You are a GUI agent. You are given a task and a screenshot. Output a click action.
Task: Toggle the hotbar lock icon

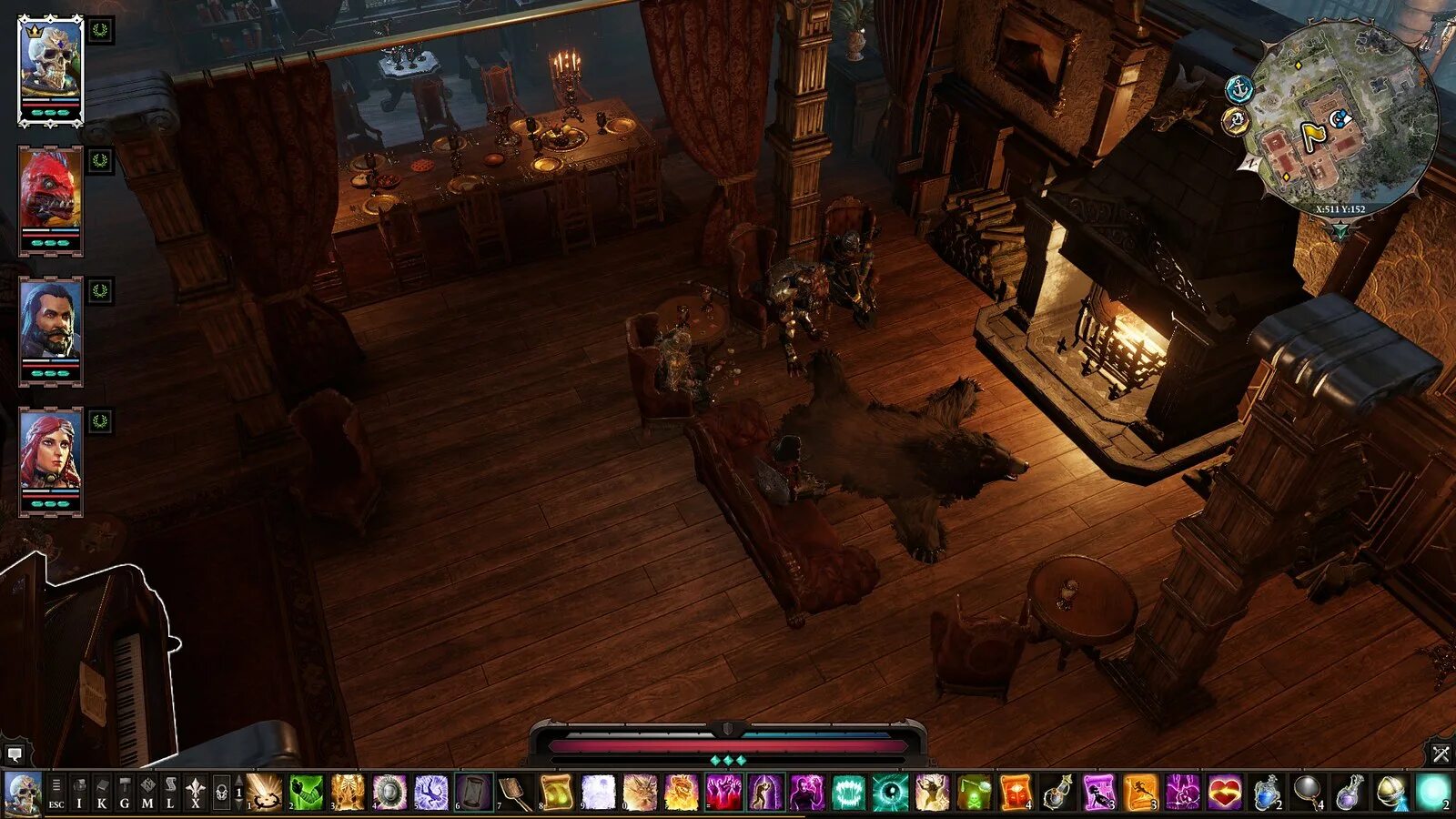pos(220,794)
